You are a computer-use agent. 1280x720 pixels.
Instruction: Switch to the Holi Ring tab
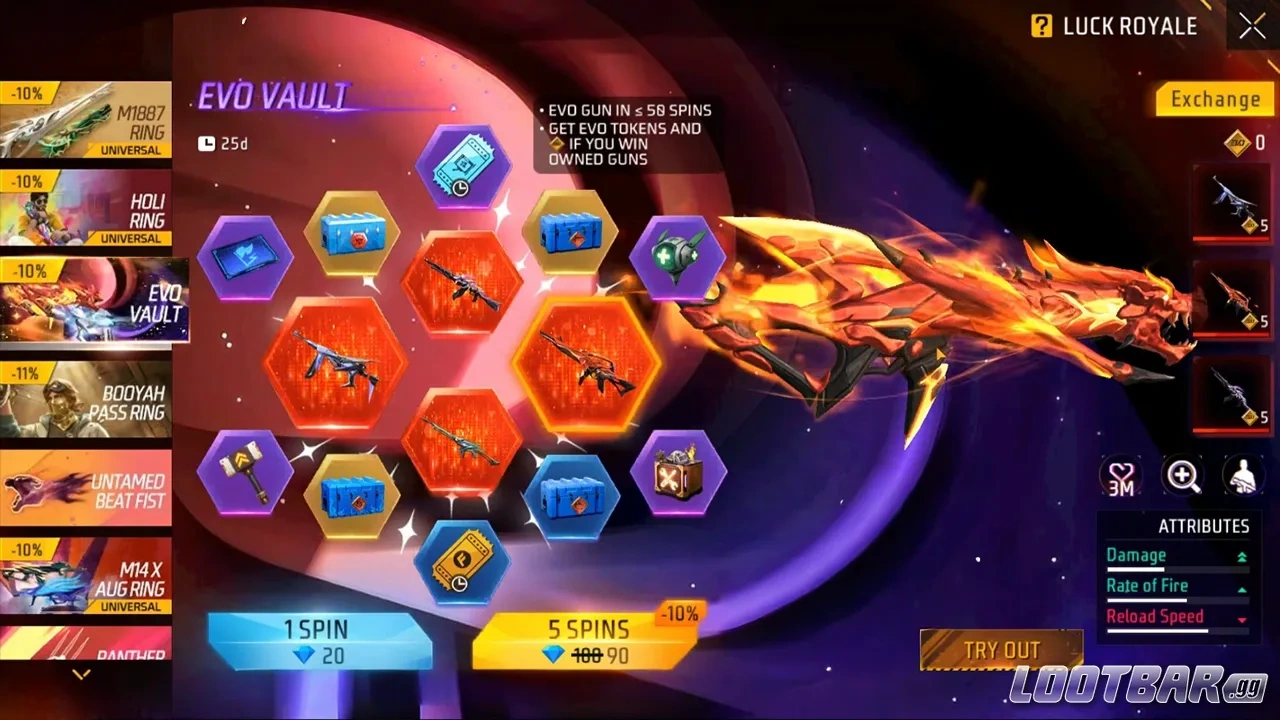(87, 208)
